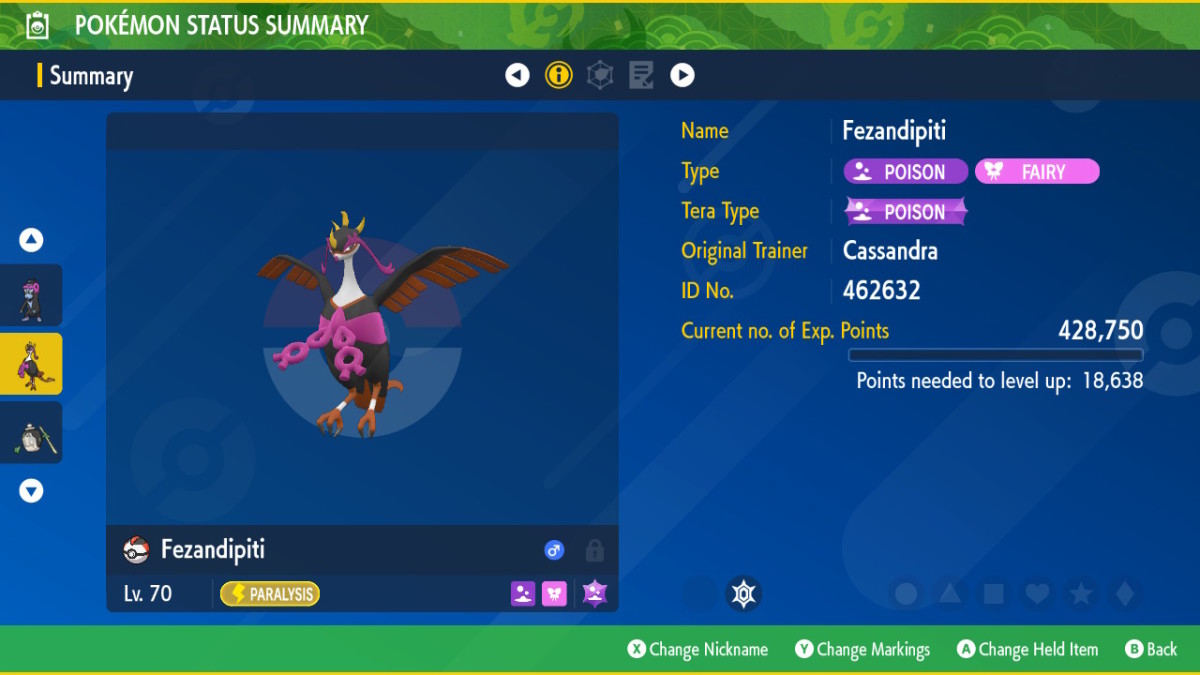The height and width of the screenshot is (675, 1200).
Task: Toggle the heart marking
Action: point(1037,594)
